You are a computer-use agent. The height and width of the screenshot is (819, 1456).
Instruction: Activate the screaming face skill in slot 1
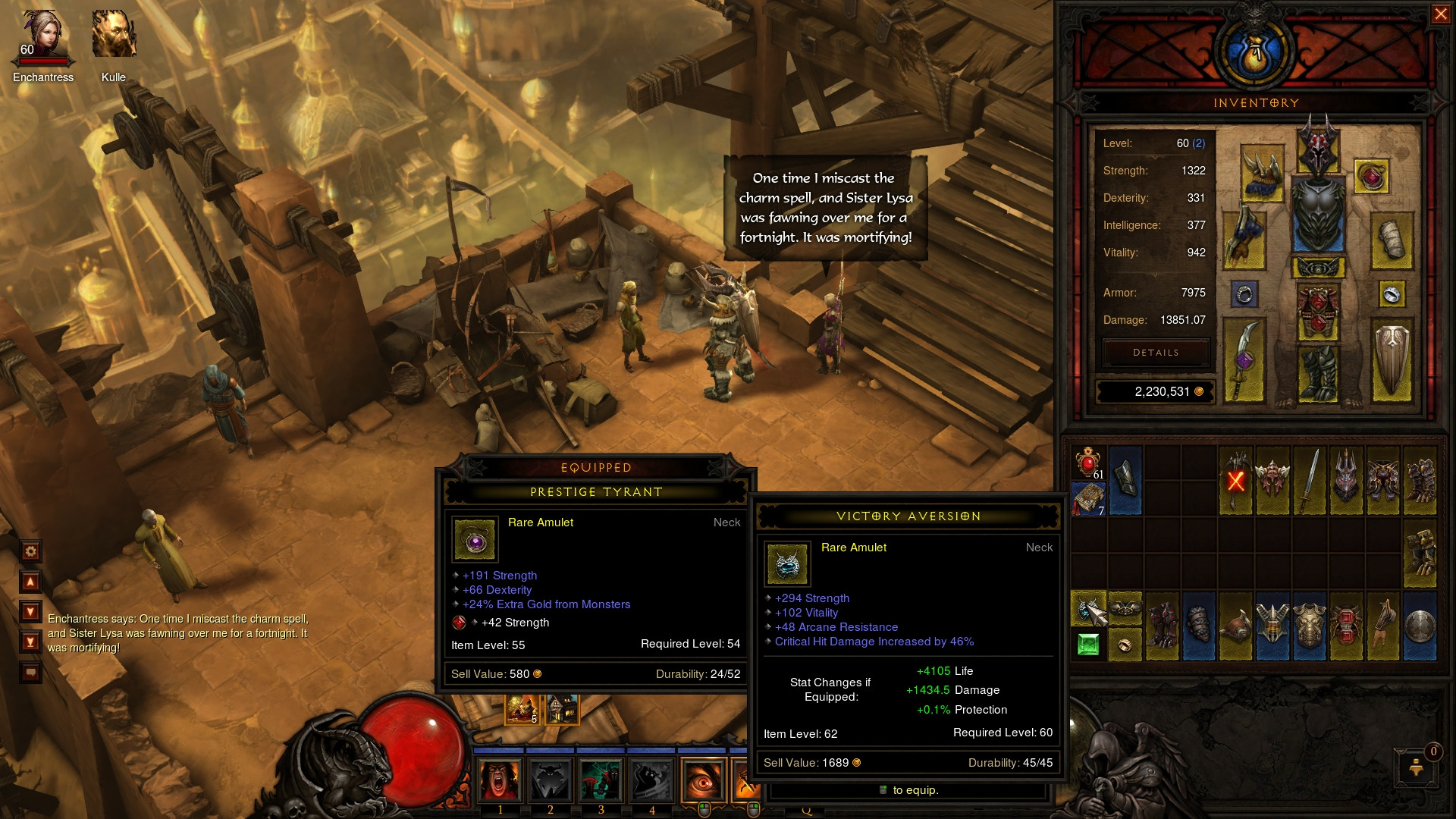(500, 780)
